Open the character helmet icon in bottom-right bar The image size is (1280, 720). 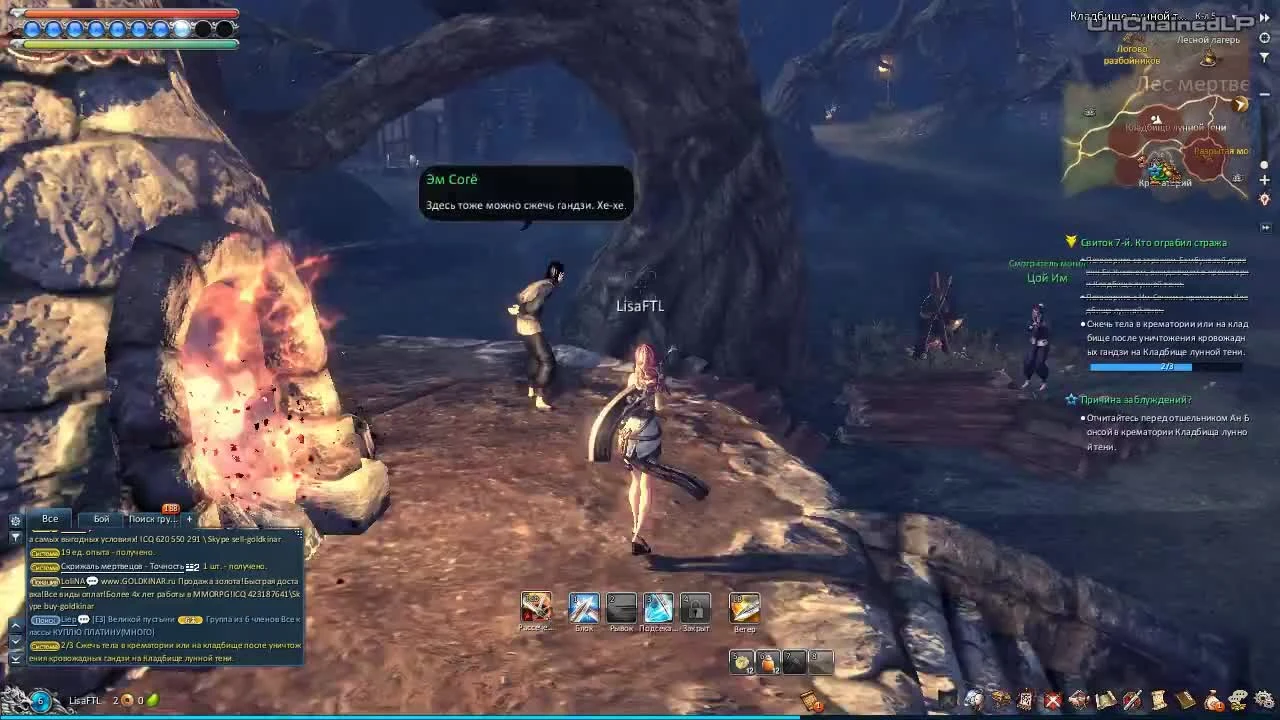tap(974, 700)
